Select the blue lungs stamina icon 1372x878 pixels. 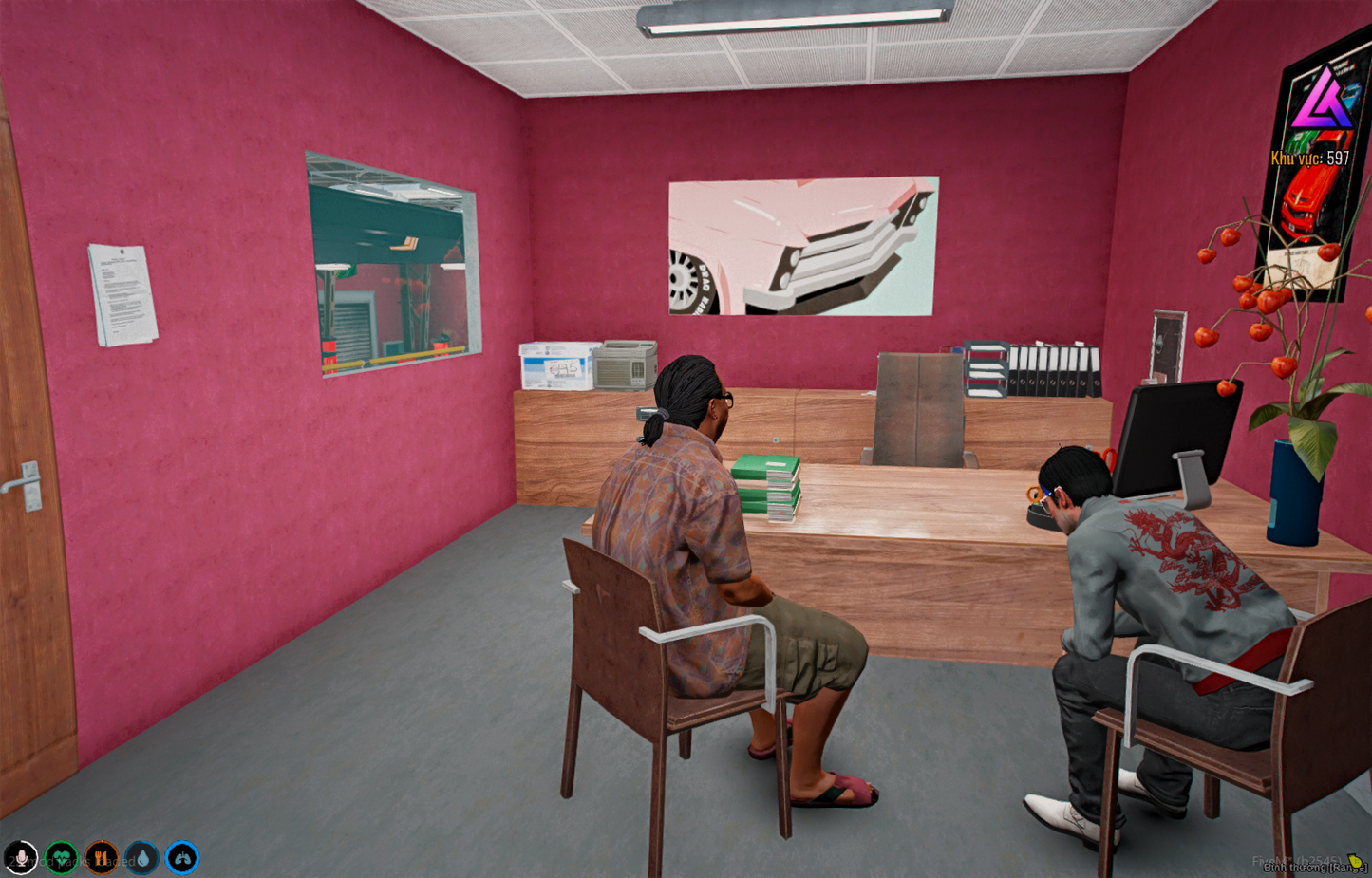pyautogui.click(x=180, y=857)
